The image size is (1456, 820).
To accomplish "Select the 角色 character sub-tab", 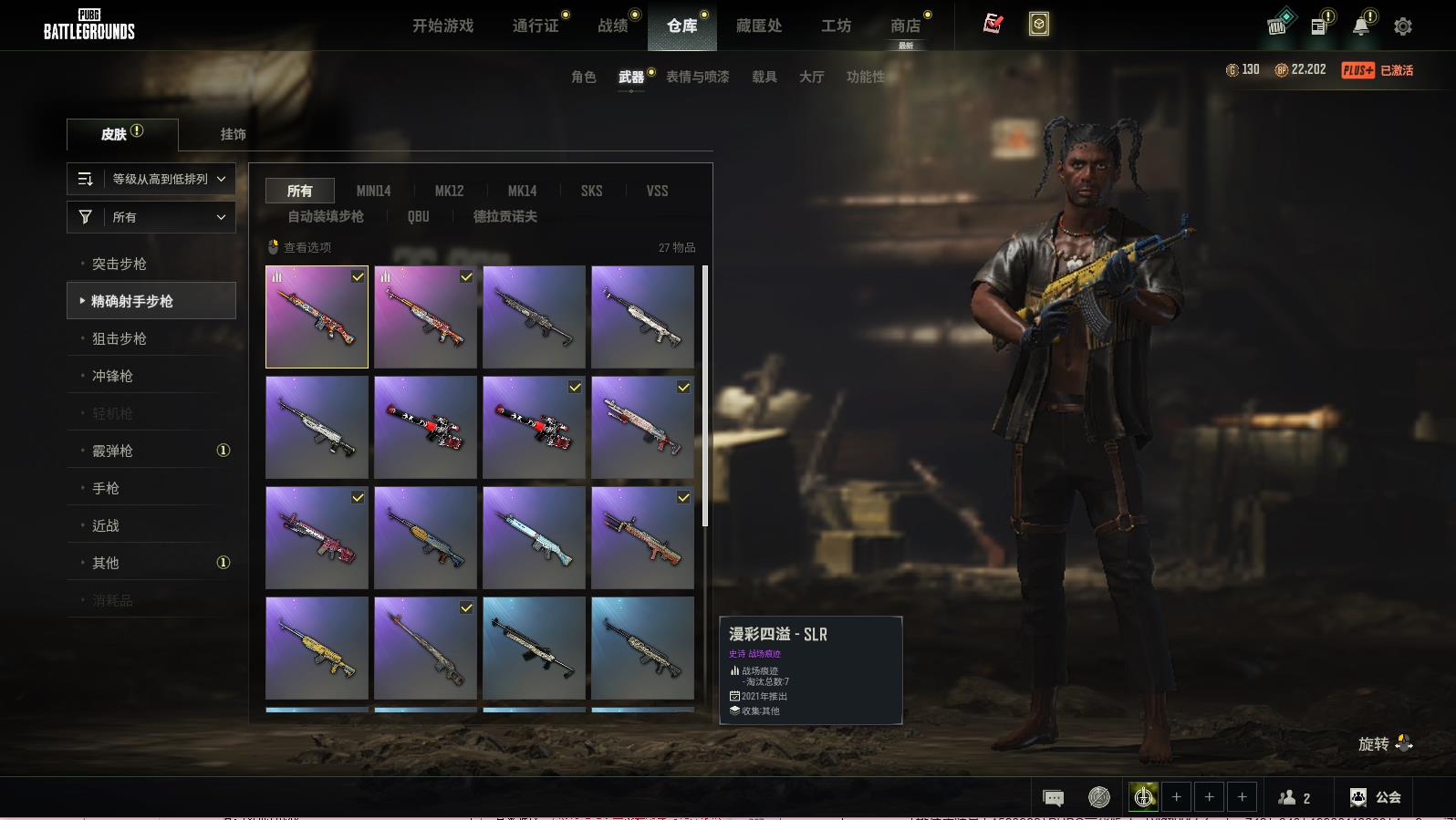I will point(584,77).
